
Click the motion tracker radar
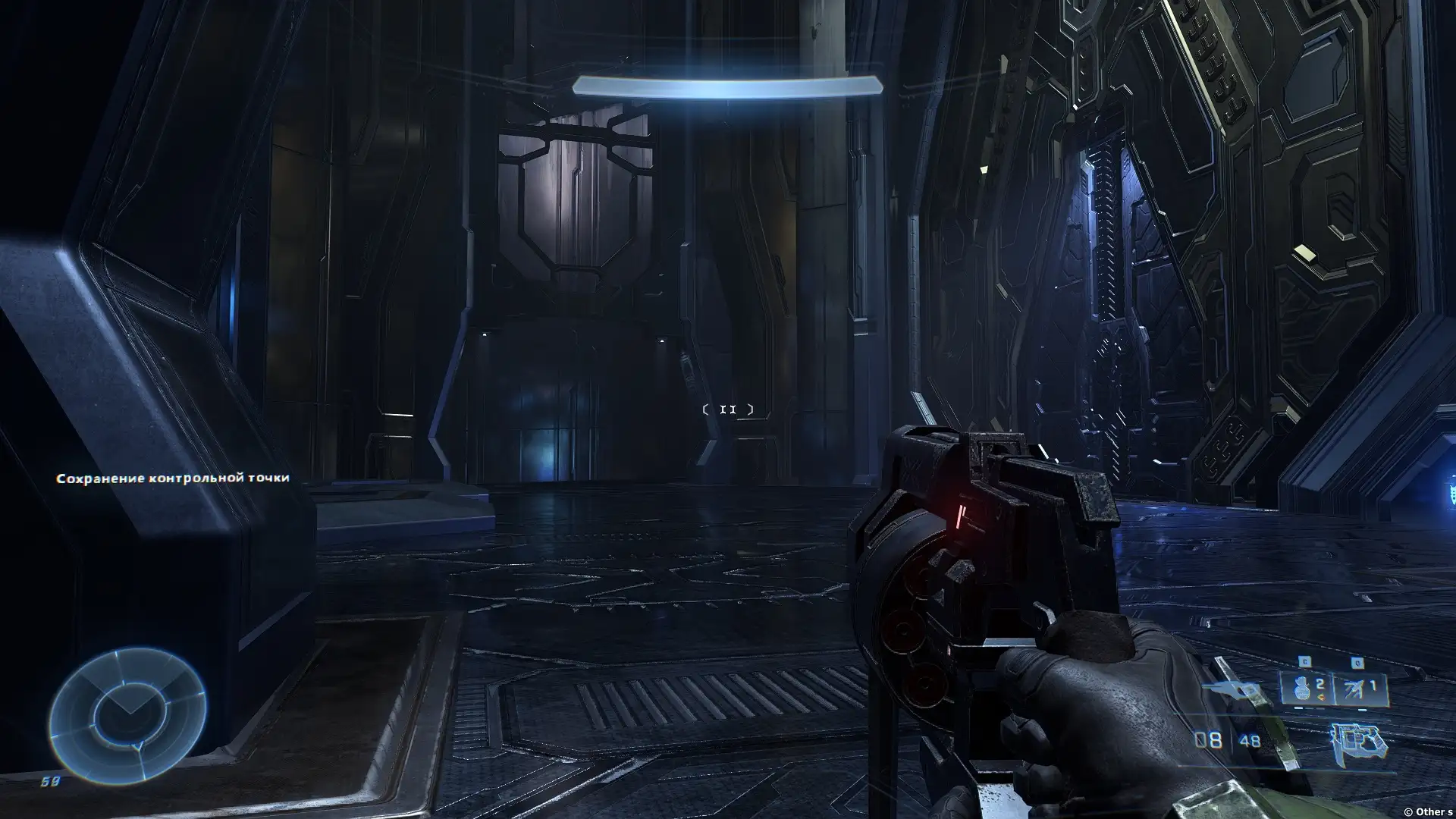[127, 715]
